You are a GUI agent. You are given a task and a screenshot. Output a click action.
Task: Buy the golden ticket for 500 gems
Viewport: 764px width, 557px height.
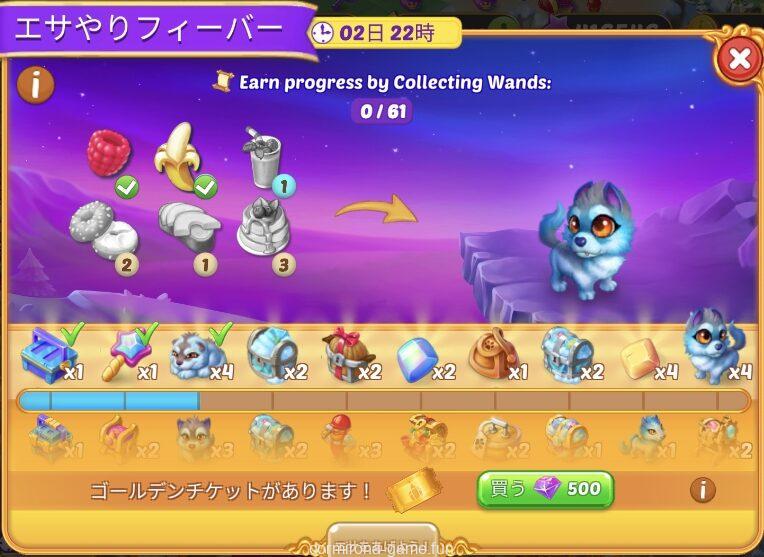point(545,489)
